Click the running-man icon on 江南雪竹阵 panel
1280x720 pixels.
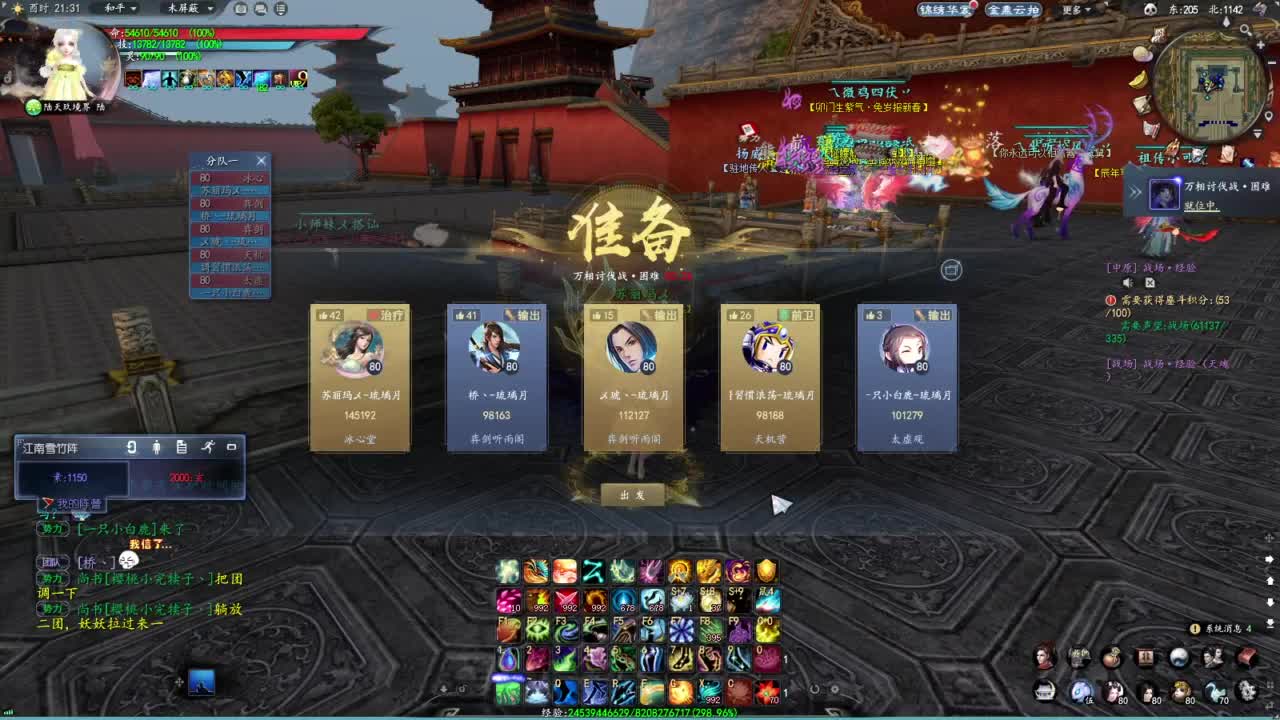click(x=209, y=447)
